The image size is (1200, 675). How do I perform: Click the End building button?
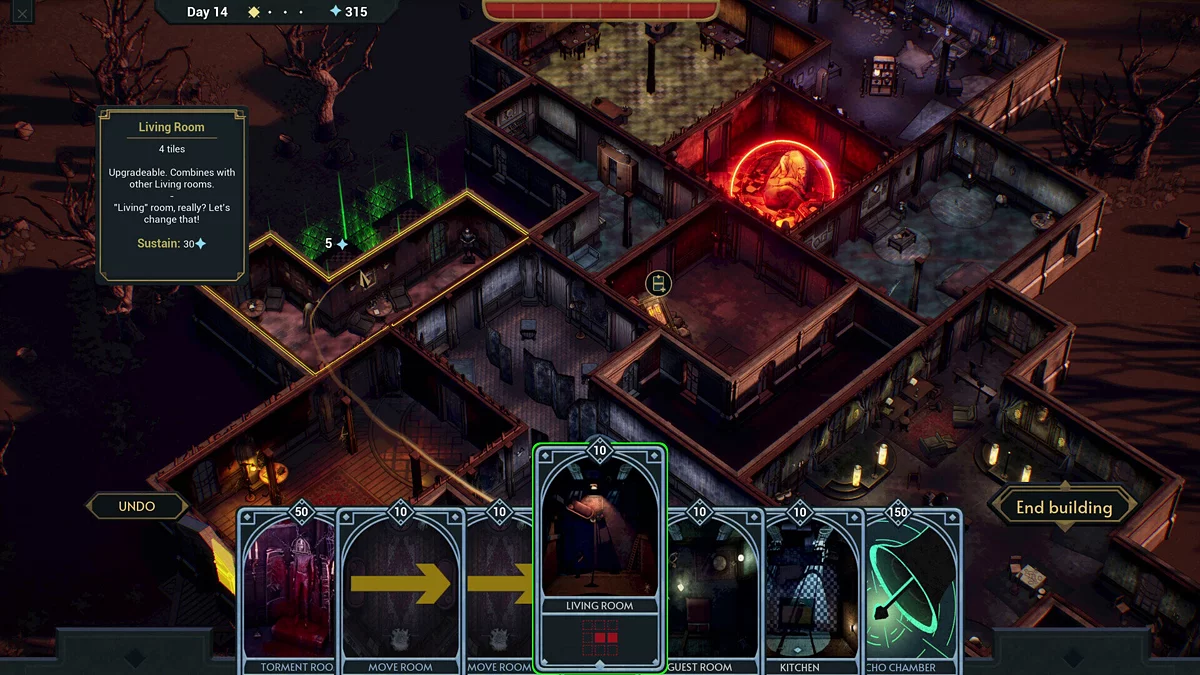point(1063,507)
